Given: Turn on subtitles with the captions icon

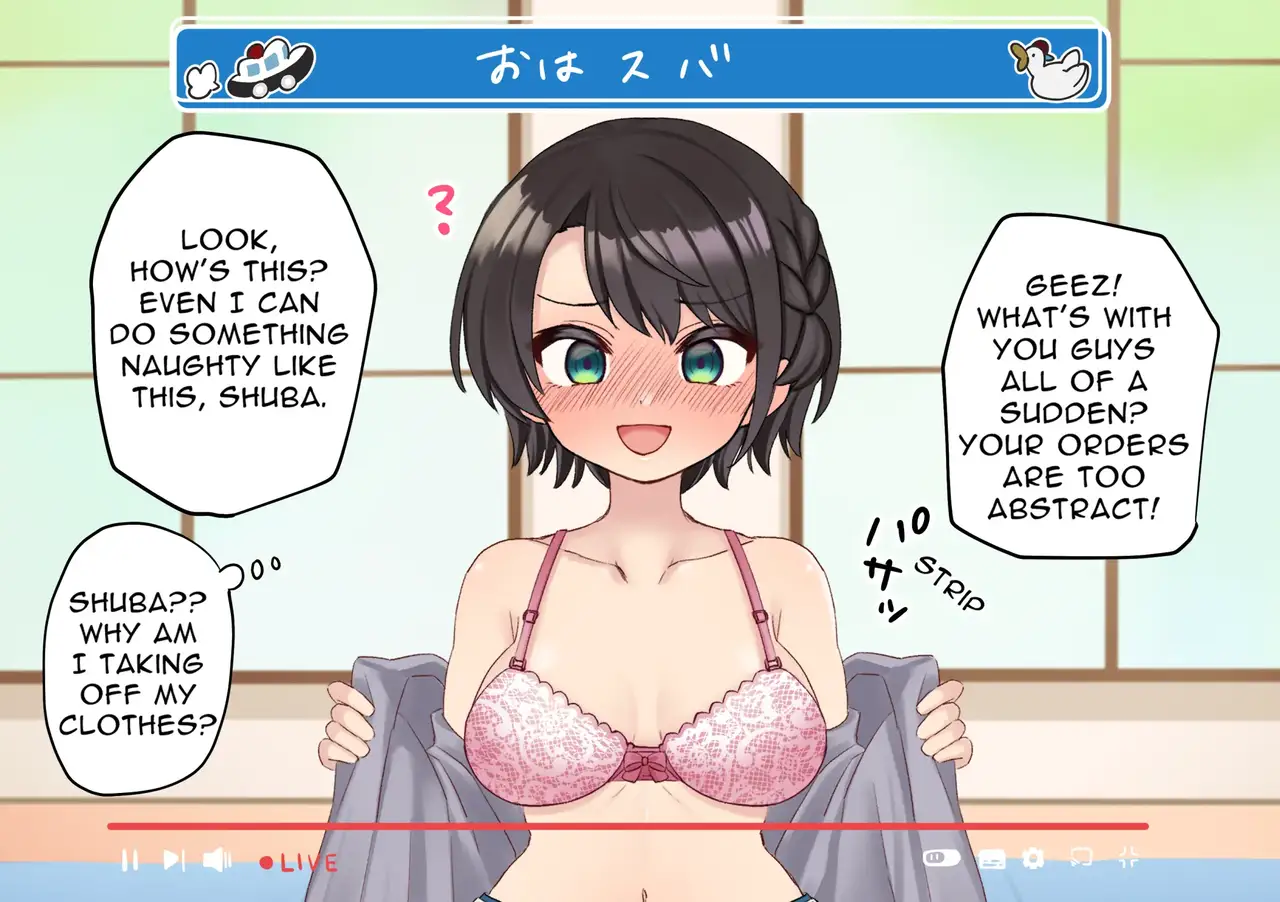Looking at the screenshot, I should coord(990,858).
